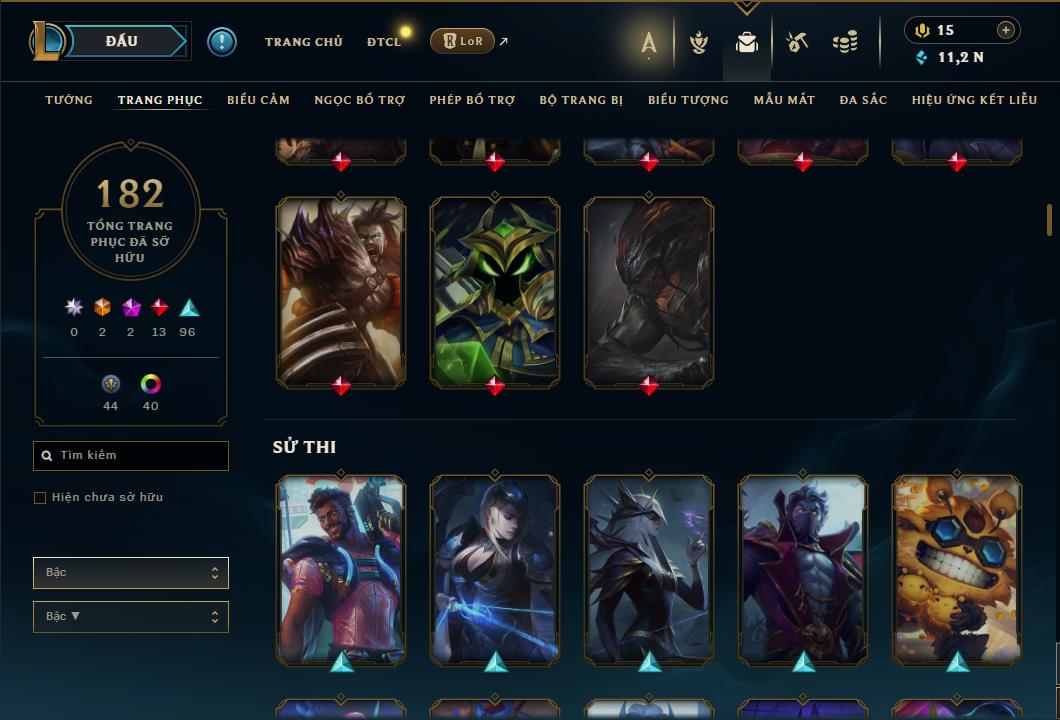Screen dimensions: 1060x720
Task: Open the ĐTCL game mode
Action: 383,42
